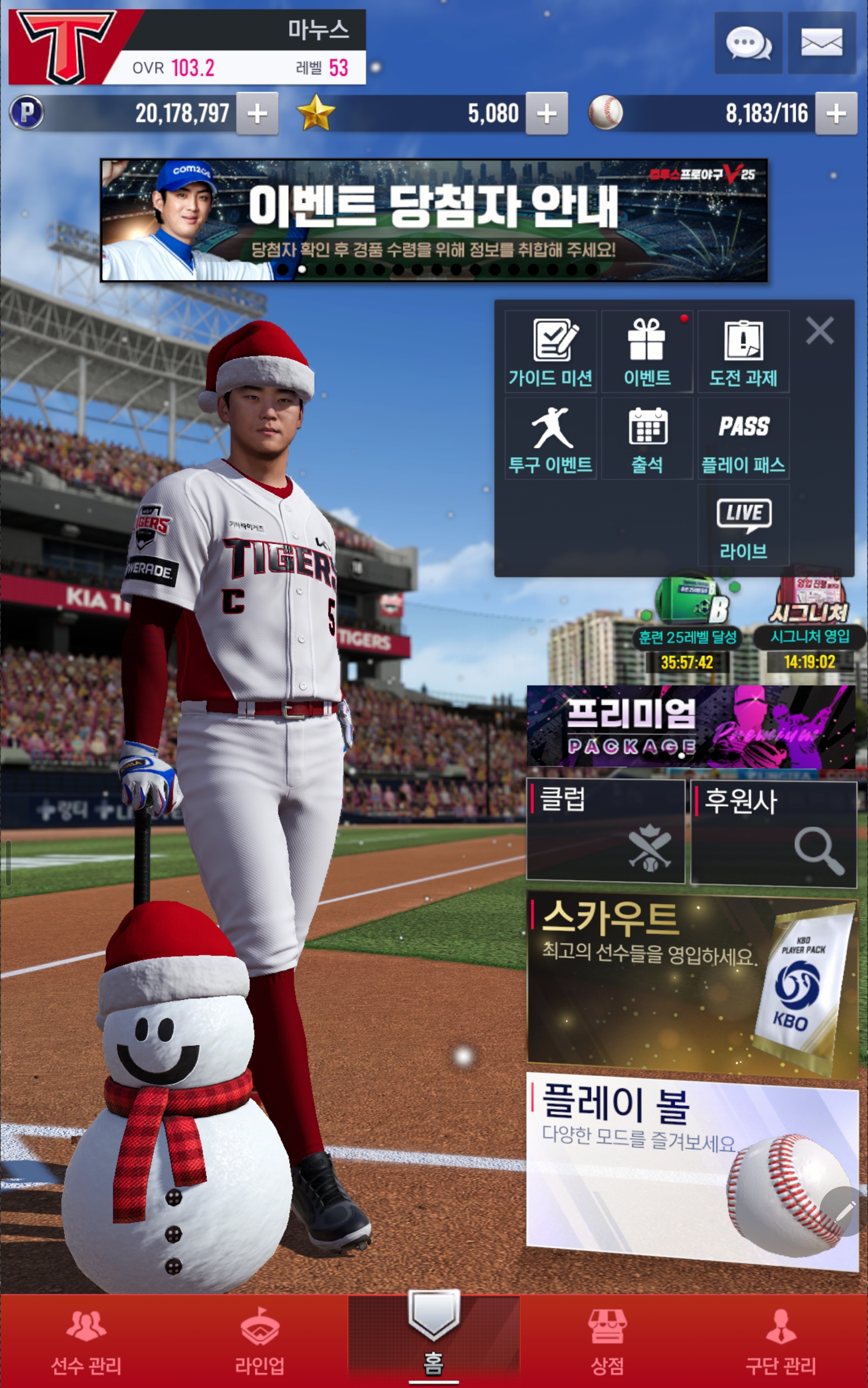Image resolution: width=868 pixels, height=1388 pixels.
Task: Open the 플레이 패스 PASS menu
Action: click(x=744, y=439)
